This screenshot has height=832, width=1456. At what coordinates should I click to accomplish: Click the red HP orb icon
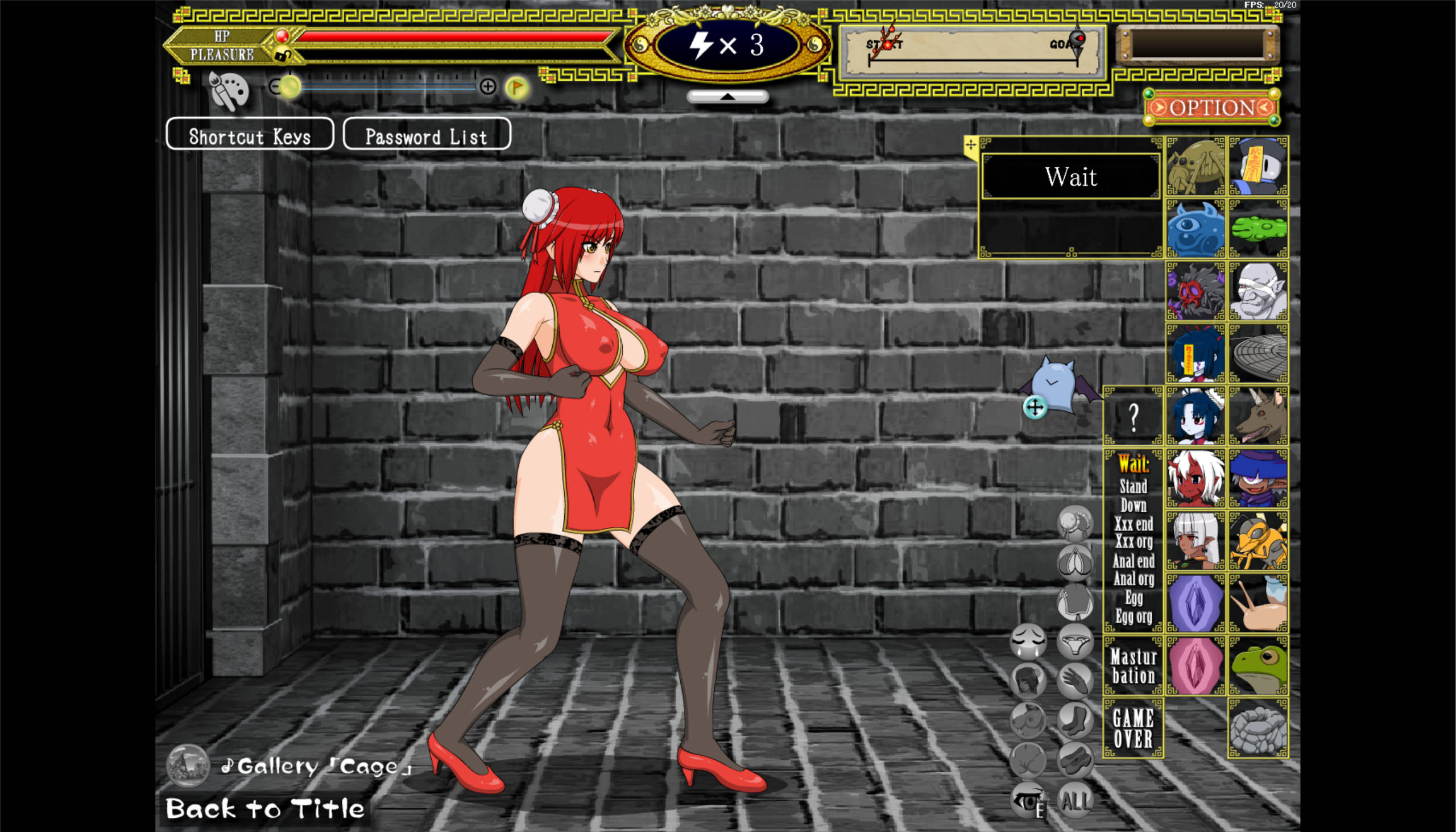point(282,36)
